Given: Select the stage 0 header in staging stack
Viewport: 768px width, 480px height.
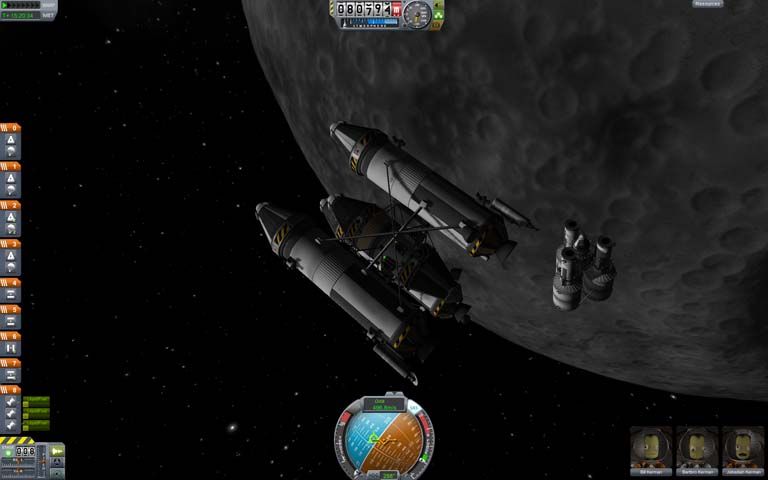Looking at the screenshot, I should (x=10, y=127).
